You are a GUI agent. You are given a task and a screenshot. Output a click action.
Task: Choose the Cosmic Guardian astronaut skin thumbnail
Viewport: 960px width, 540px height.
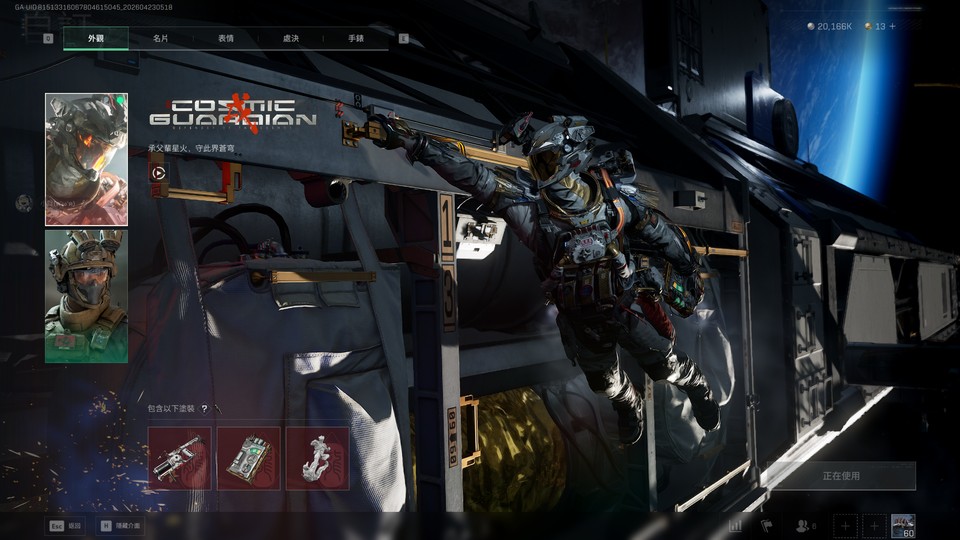pyautogui.click(x=86, y=159)
